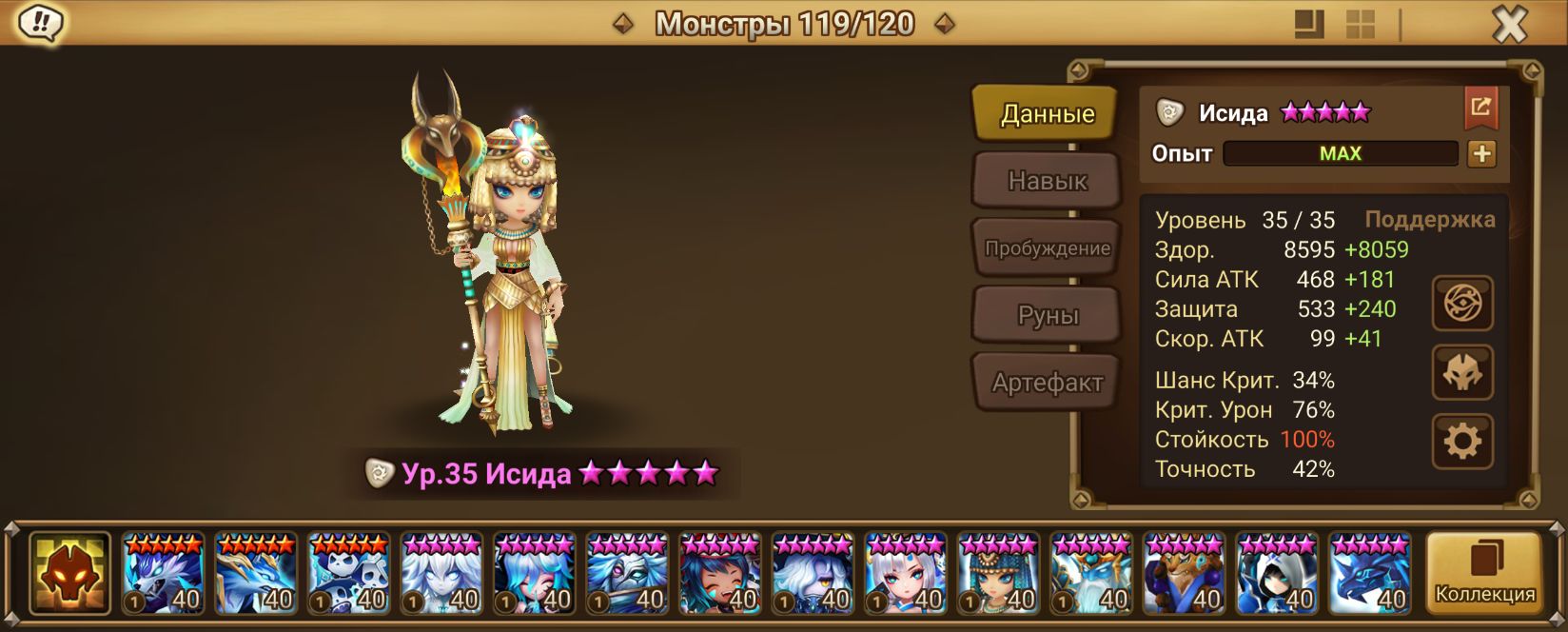Select the panda warrior thumbnail
The image size is (1568, 632).
coord(348,574)
